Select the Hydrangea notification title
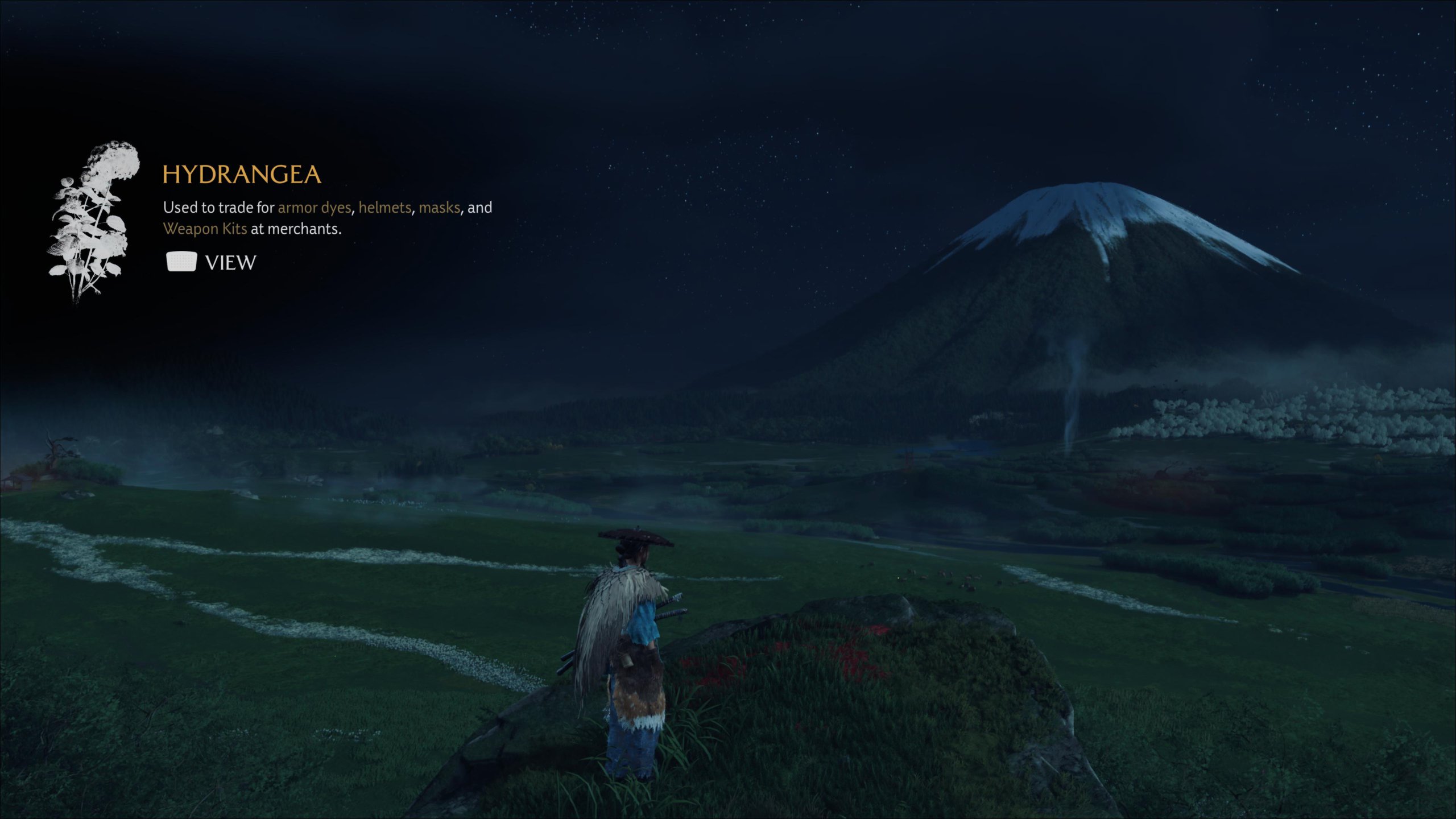 pyautogui.click(x=242, y=175)
